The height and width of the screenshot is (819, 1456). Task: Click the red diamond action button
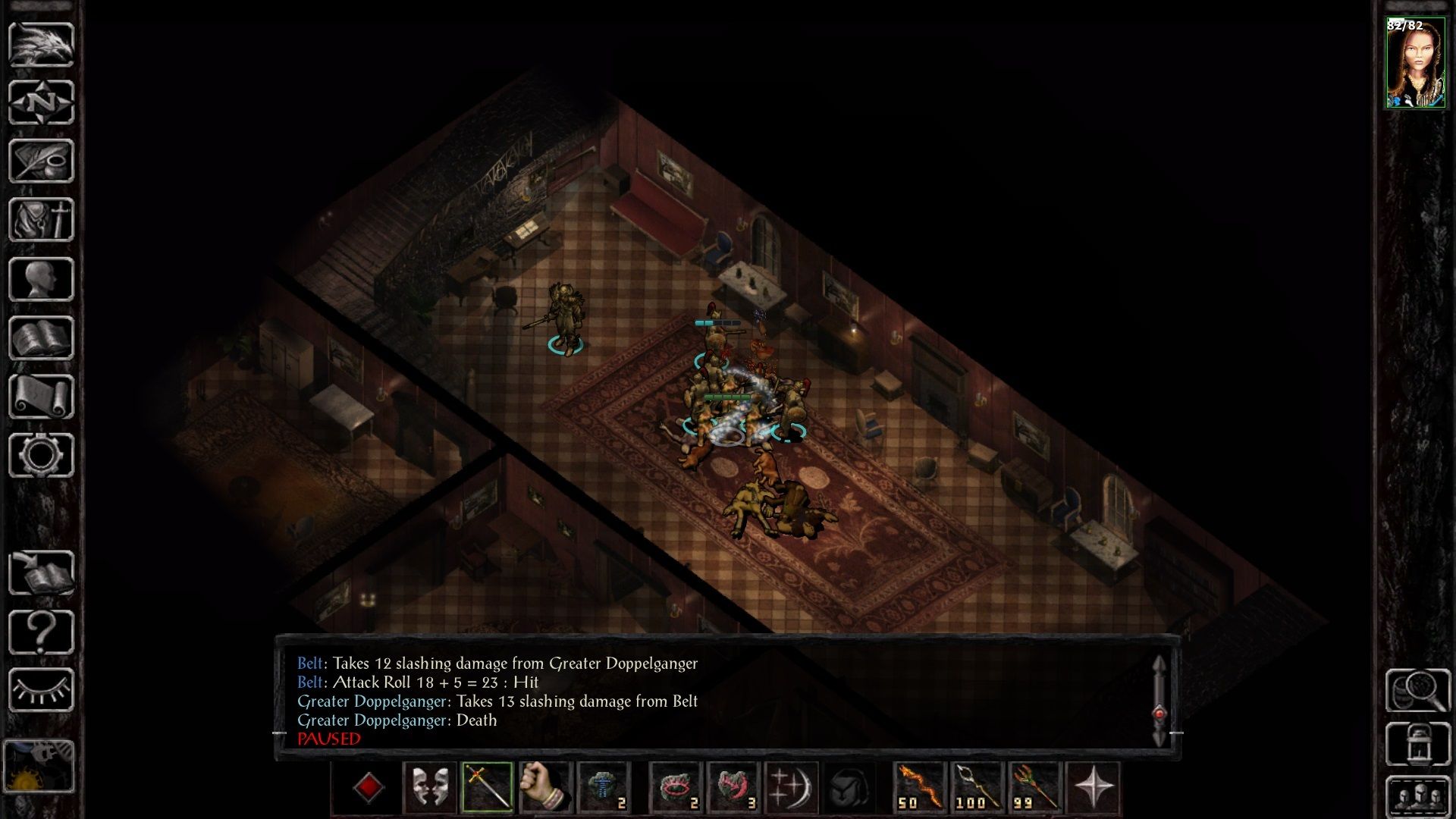[369, 787]
